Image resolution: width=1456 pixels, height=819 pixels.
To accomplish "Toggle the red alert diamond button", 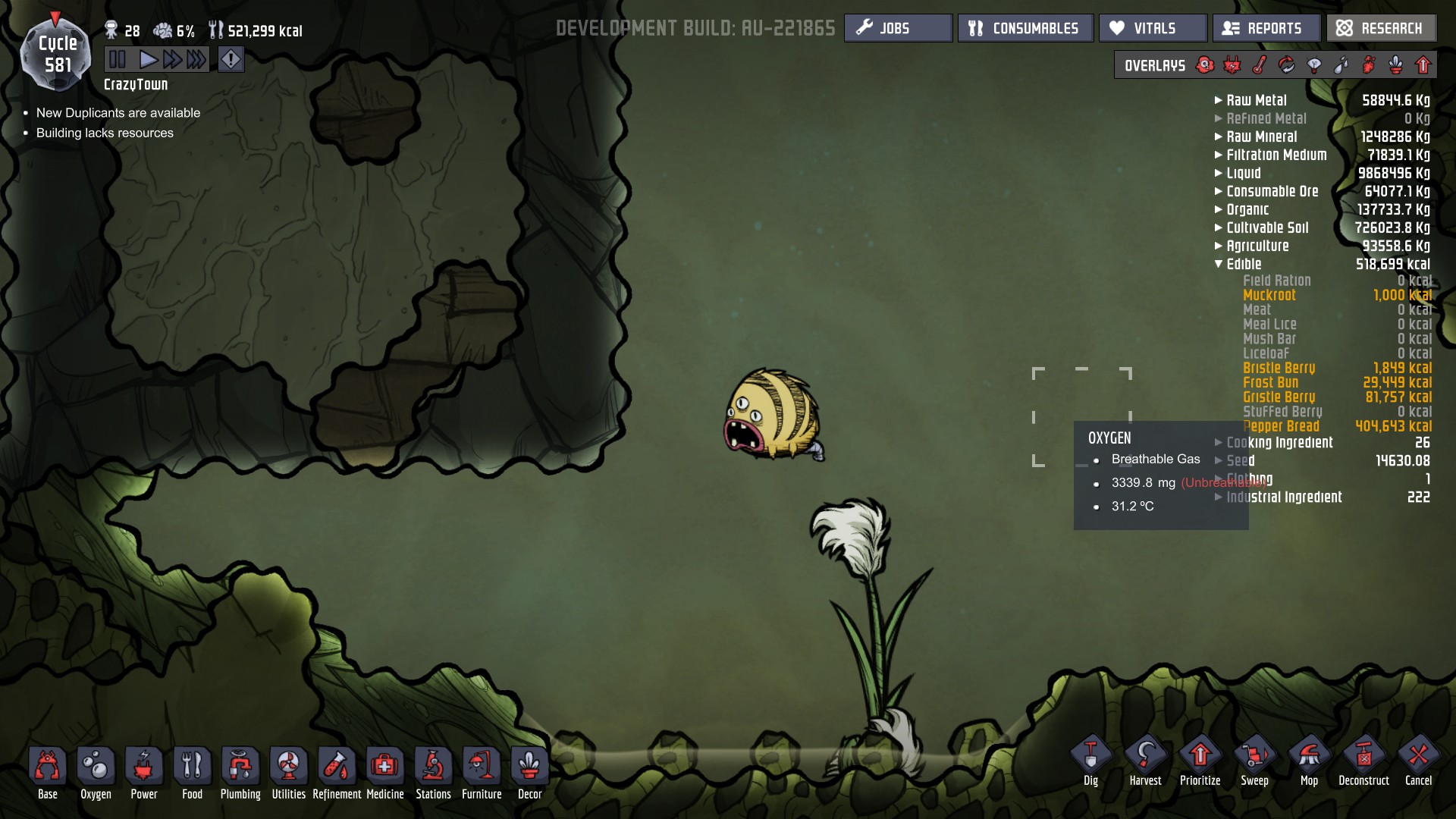I will (x=231, y=59).
